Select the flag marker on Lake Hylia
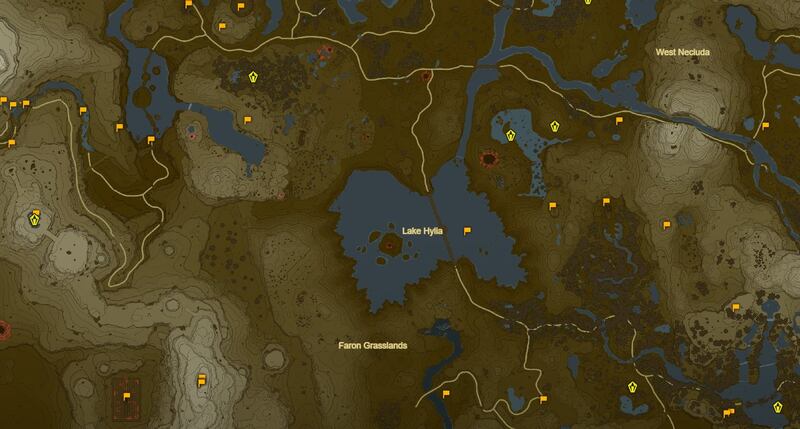 click(x=467, y=230)
